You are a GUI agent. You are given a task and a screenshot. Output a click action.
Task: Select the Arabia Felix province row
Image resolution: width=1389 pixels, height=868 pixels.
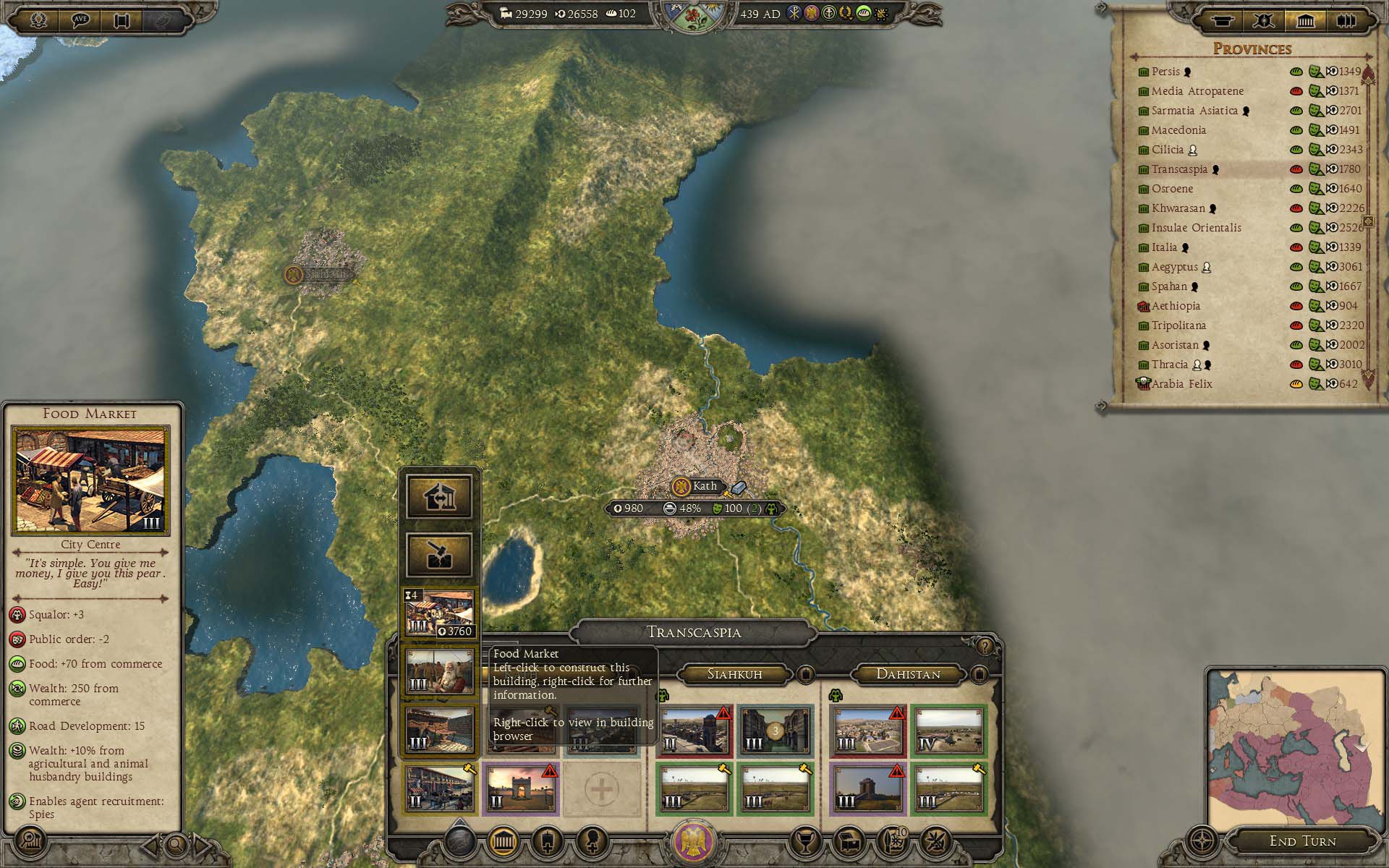point(1181,384)
